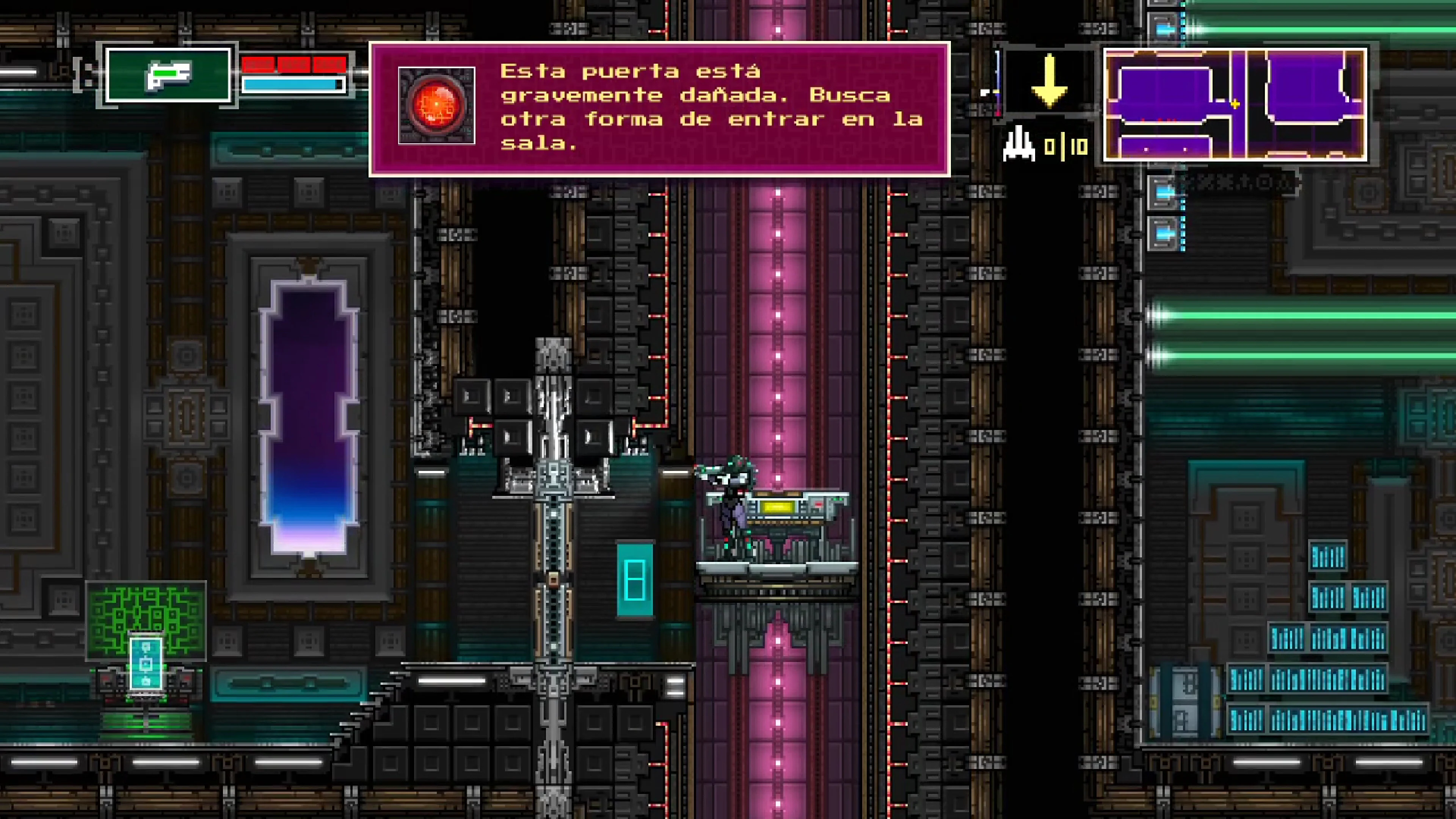Screen dimensions: 1456x819
Task: Click the 0|10 ship counter text
Action: pyautogui.click(x=1065, y=146)
